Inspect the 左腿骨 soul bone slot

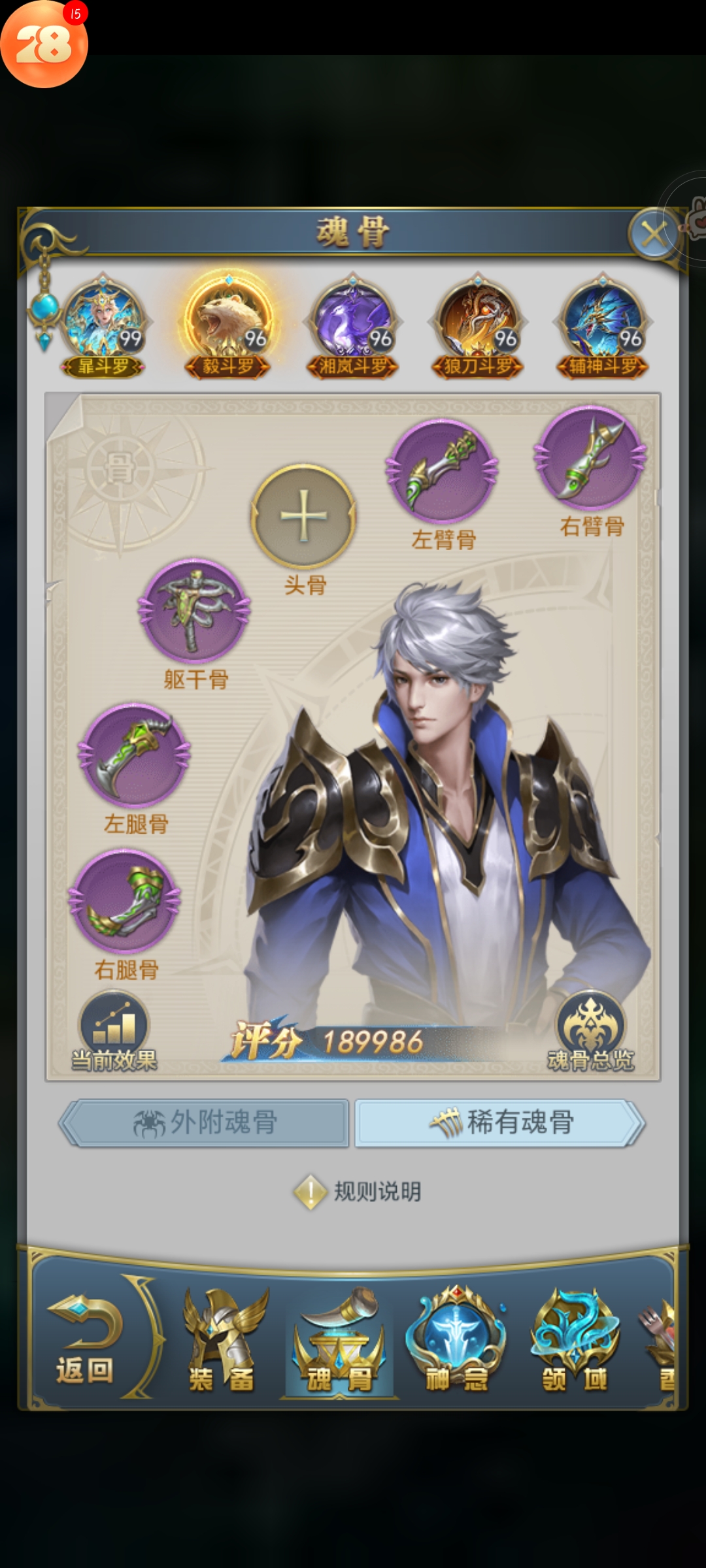pos(135,755)
